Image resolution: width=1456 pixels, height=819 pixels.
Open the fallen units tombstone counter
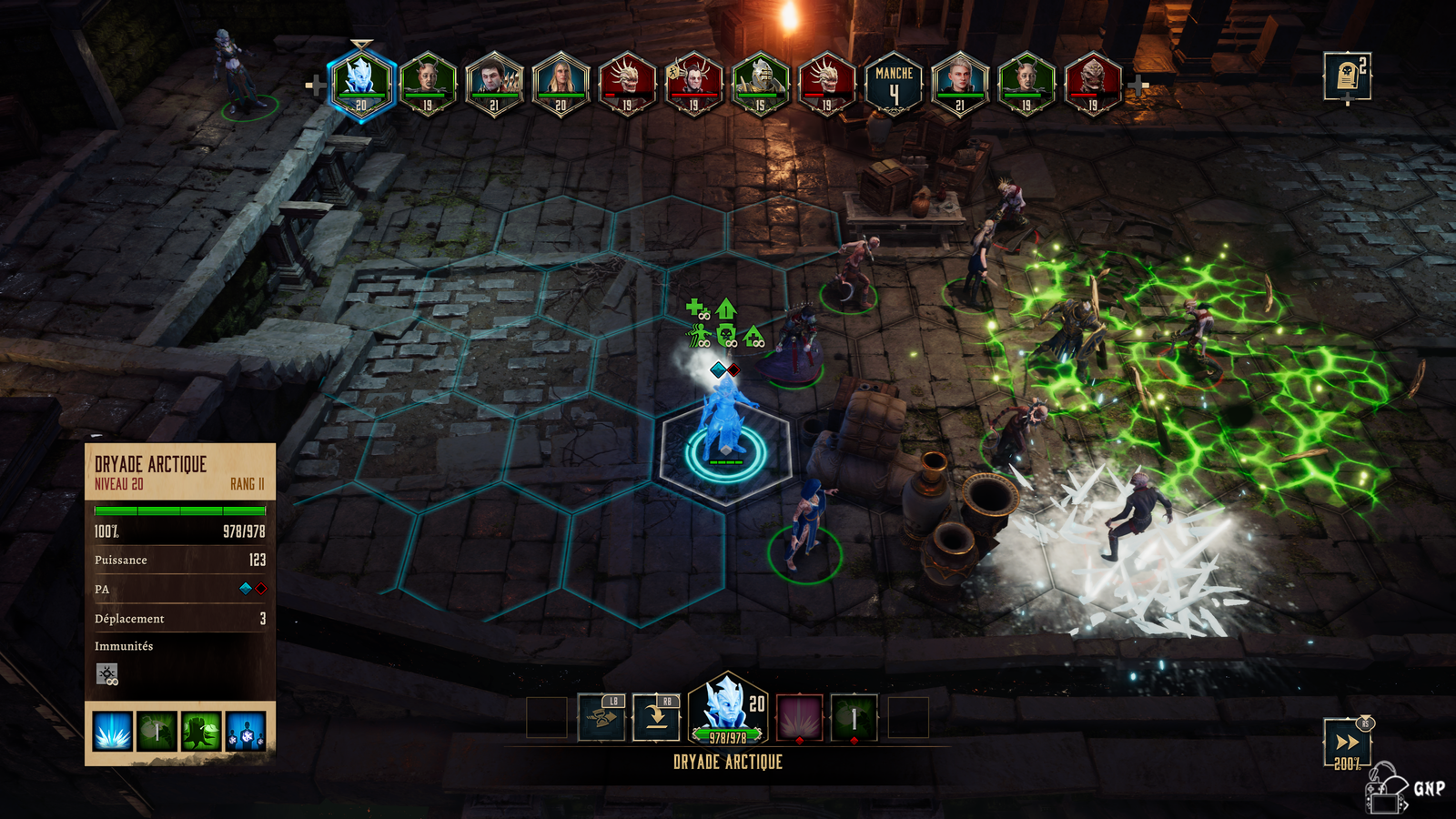pyautogui.click(x=1347, y=76)
